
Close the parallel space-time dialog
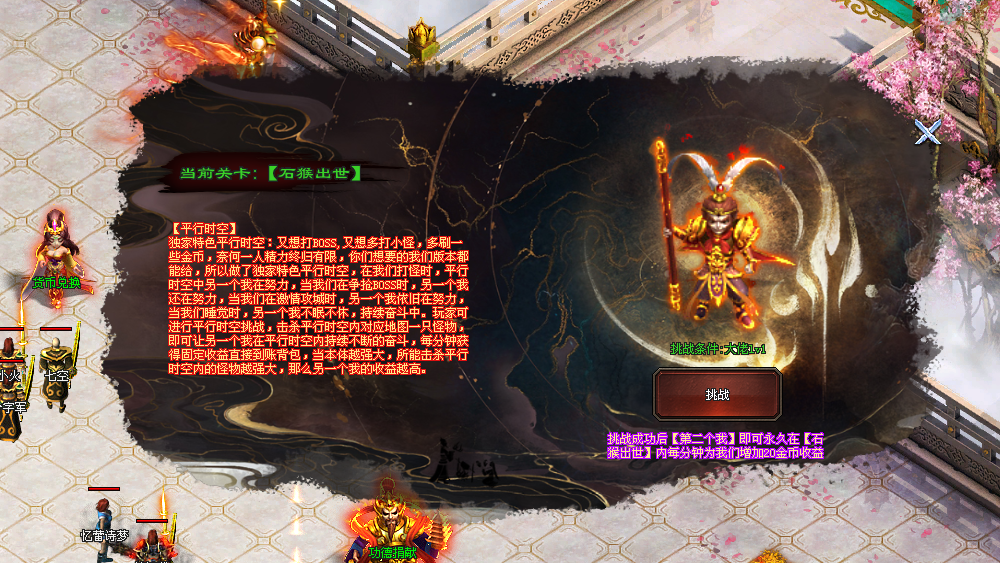coord(928,131)
